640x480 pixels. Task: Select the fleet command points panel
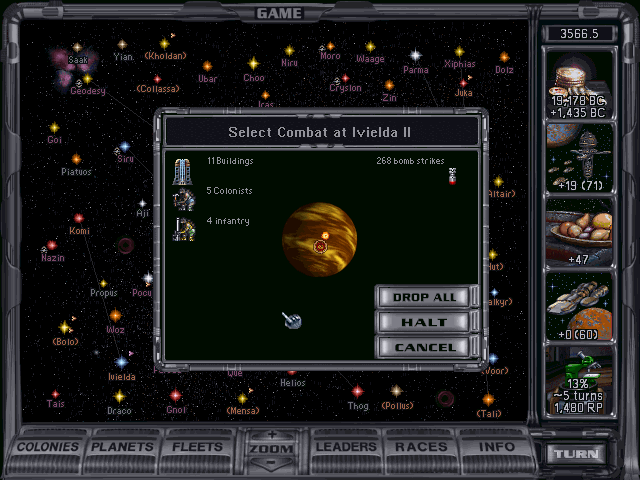click(577, 158)
